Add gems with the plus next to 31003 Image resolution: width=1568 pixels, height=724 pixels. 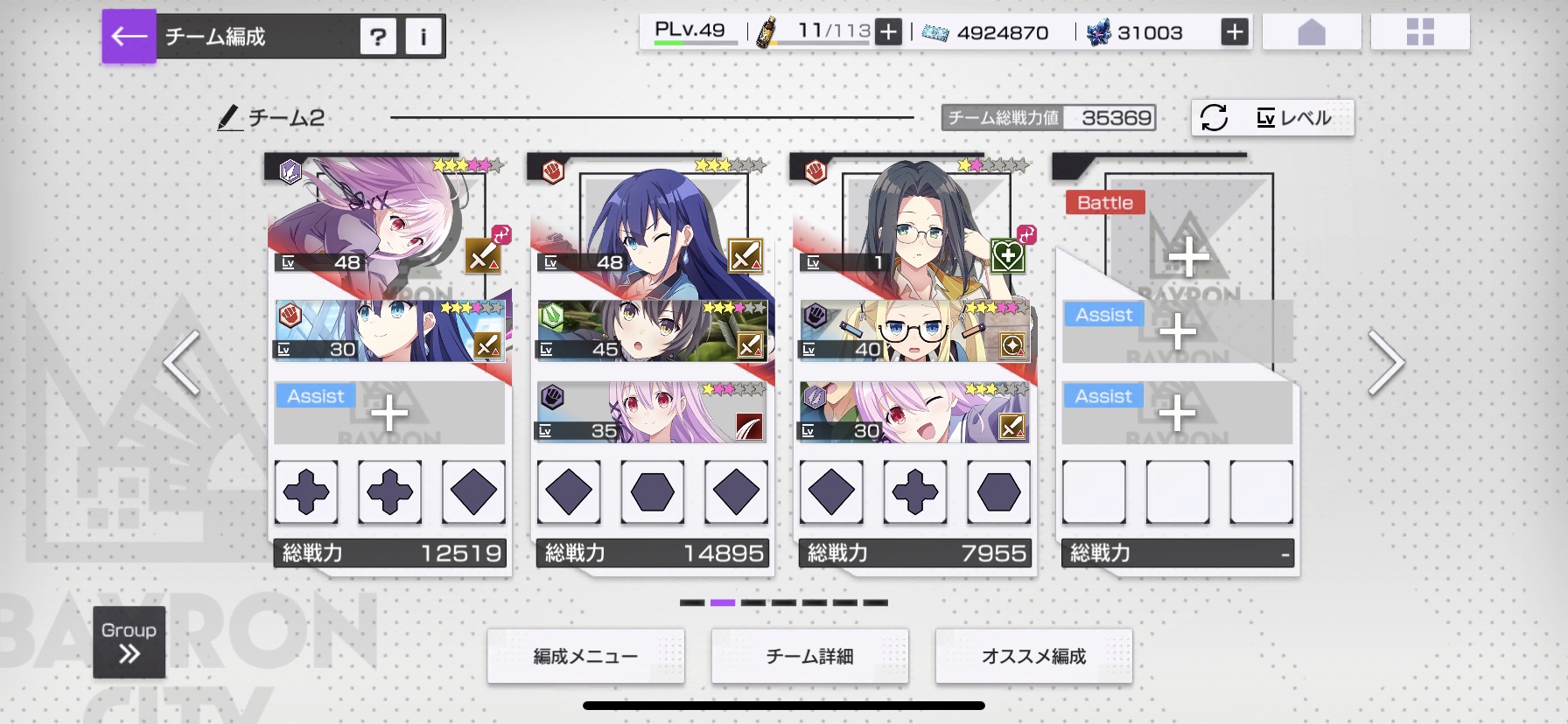click(x=1234, y=32)
